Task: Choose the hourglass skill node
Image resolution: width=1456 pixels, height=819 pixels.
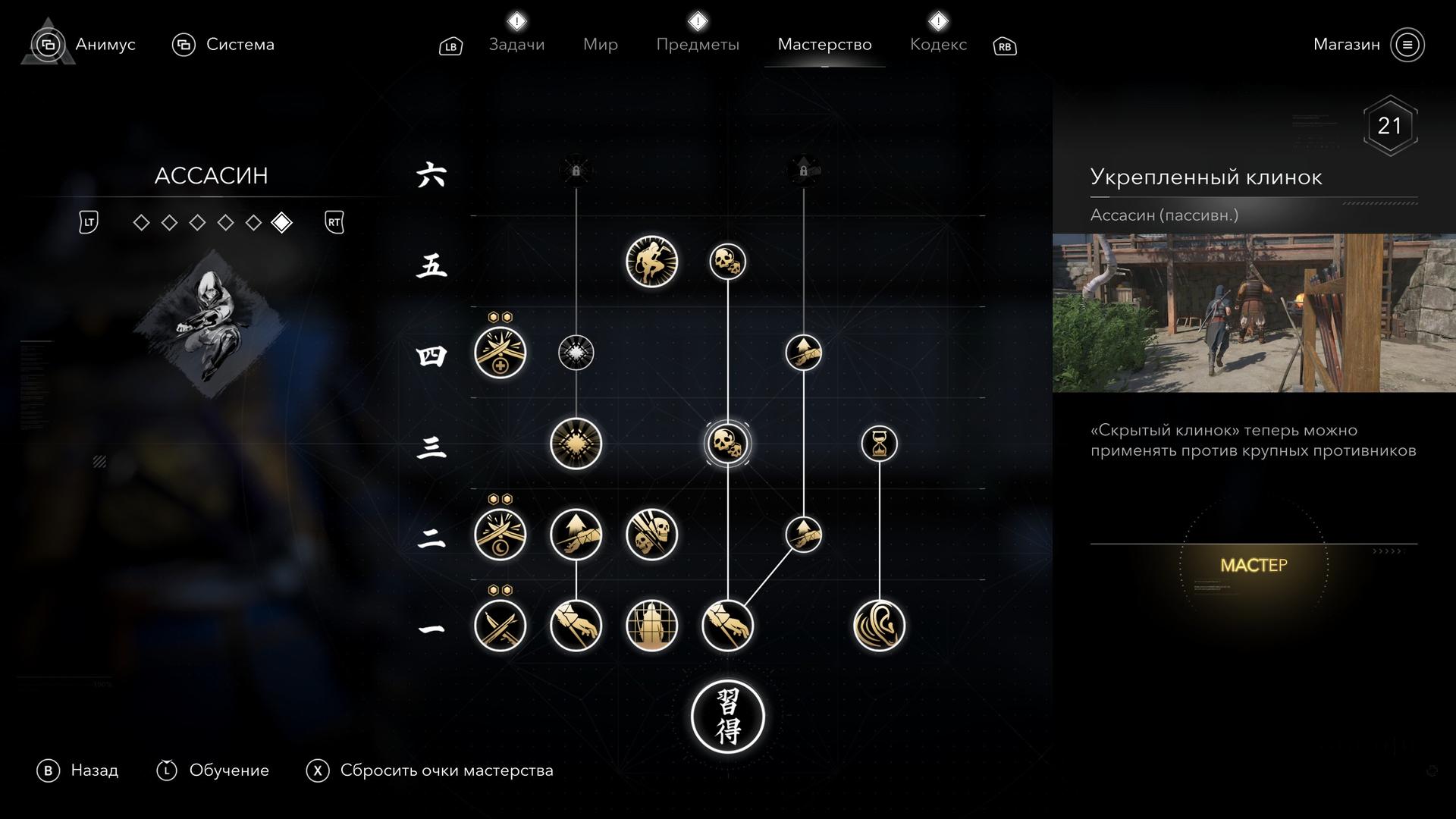Action: (x=879, y=444)
